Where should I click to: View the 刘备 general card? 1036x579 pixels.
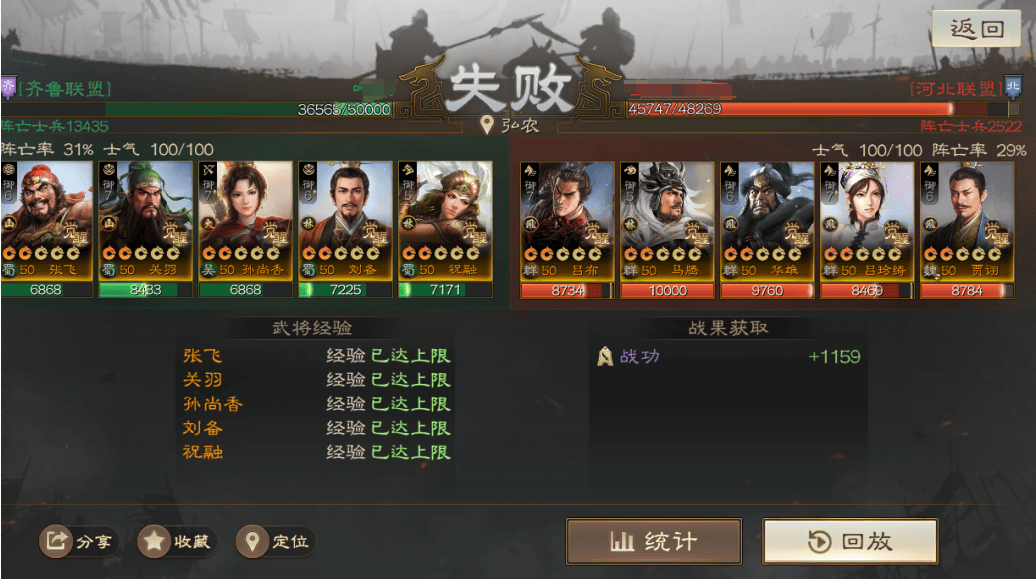(x=345, y=220)
